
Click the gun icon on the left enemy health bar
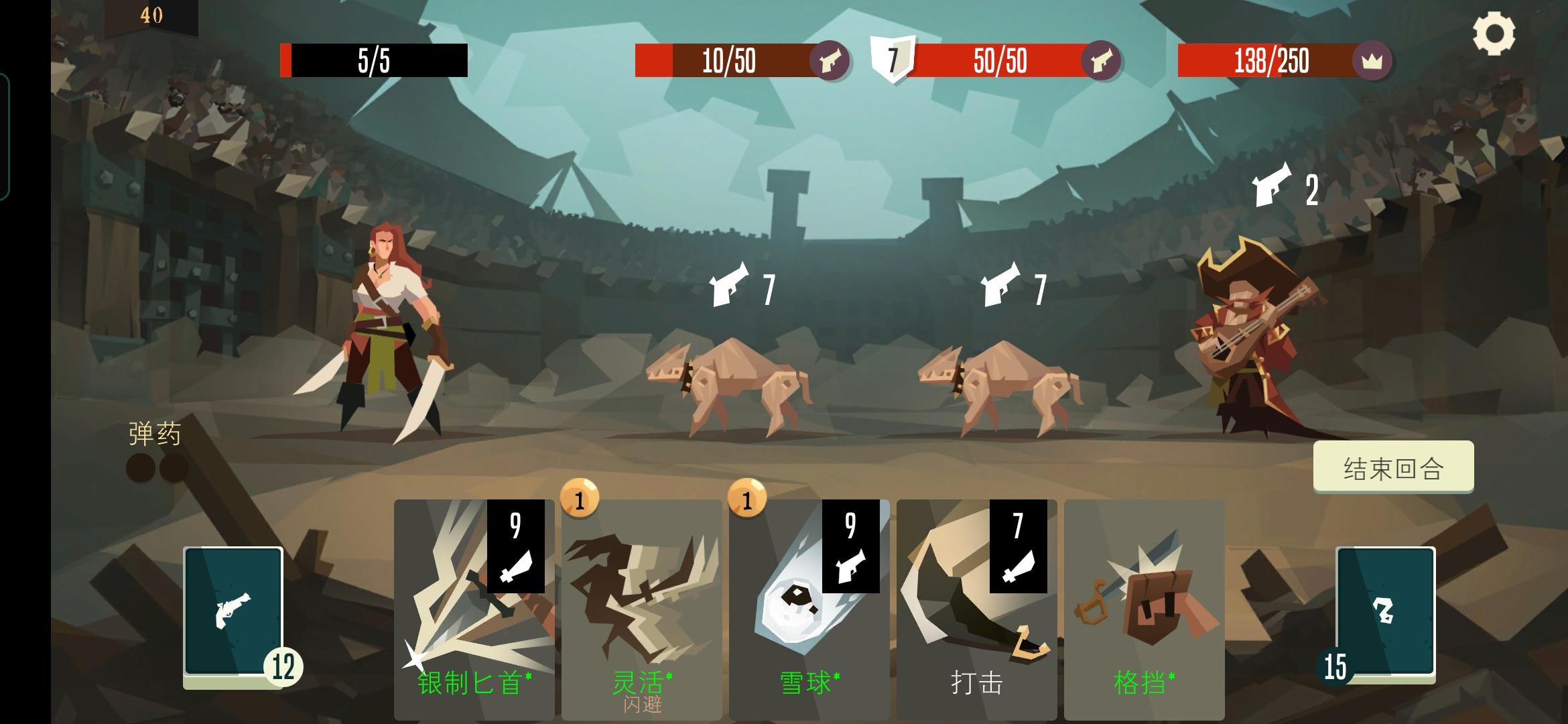pos(833,63)
